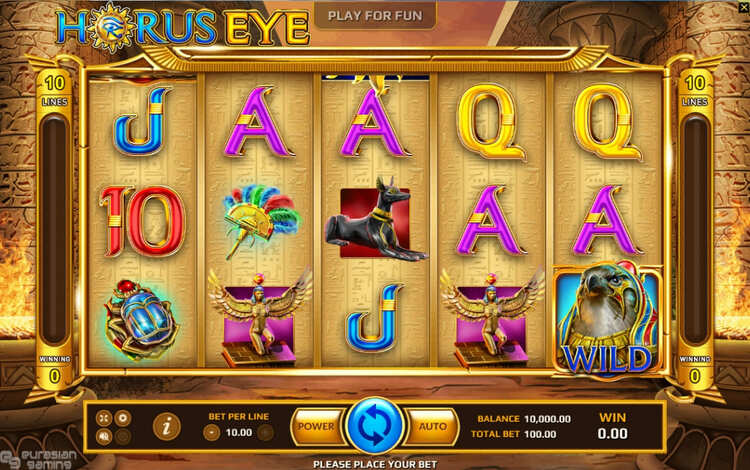Open the paytable info button
The width and height of the screenshot is (750, 470).
pyautogui.click(x=166, y=426)
